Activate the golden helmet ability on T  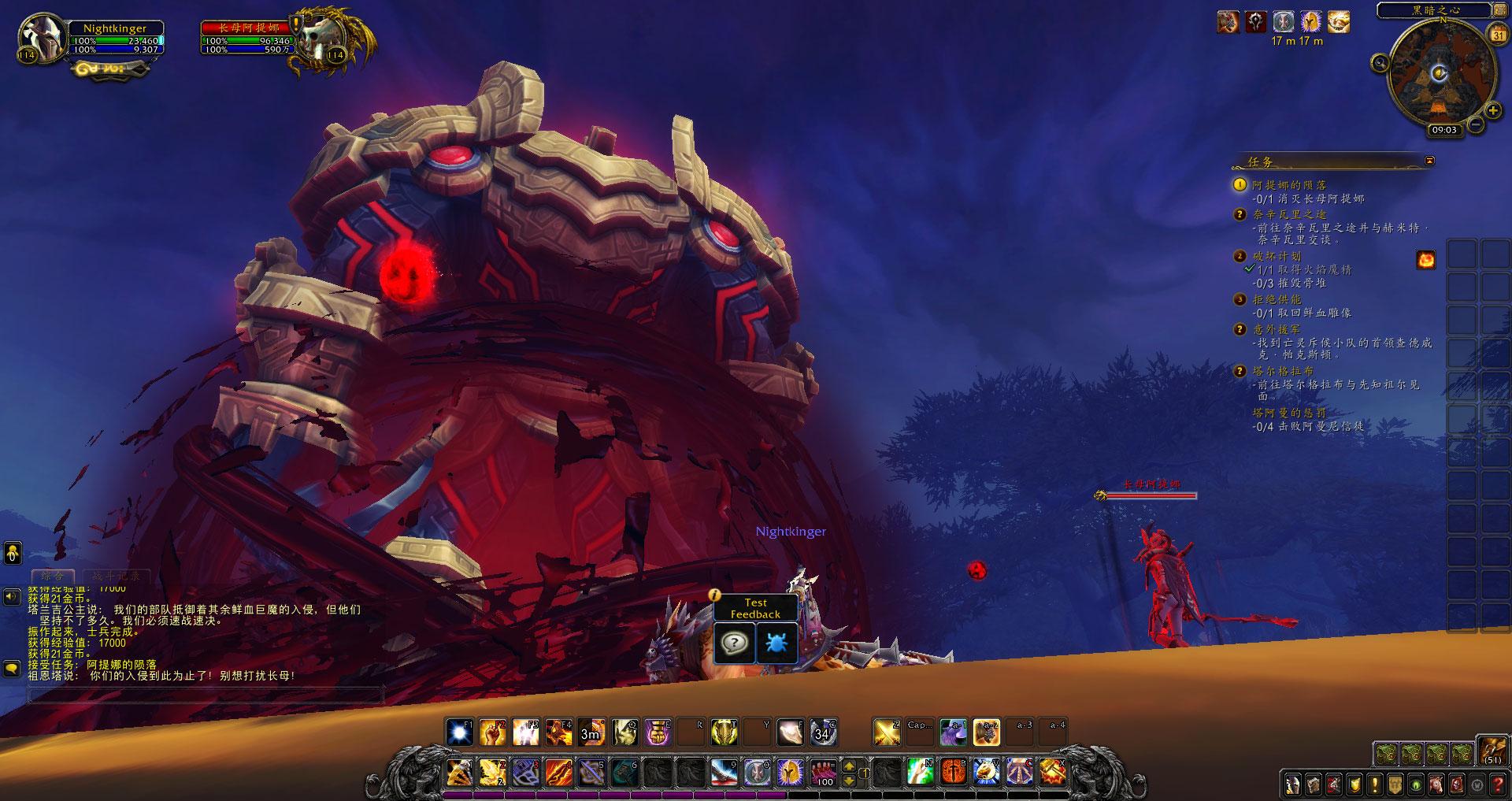[x=724, y=732]
